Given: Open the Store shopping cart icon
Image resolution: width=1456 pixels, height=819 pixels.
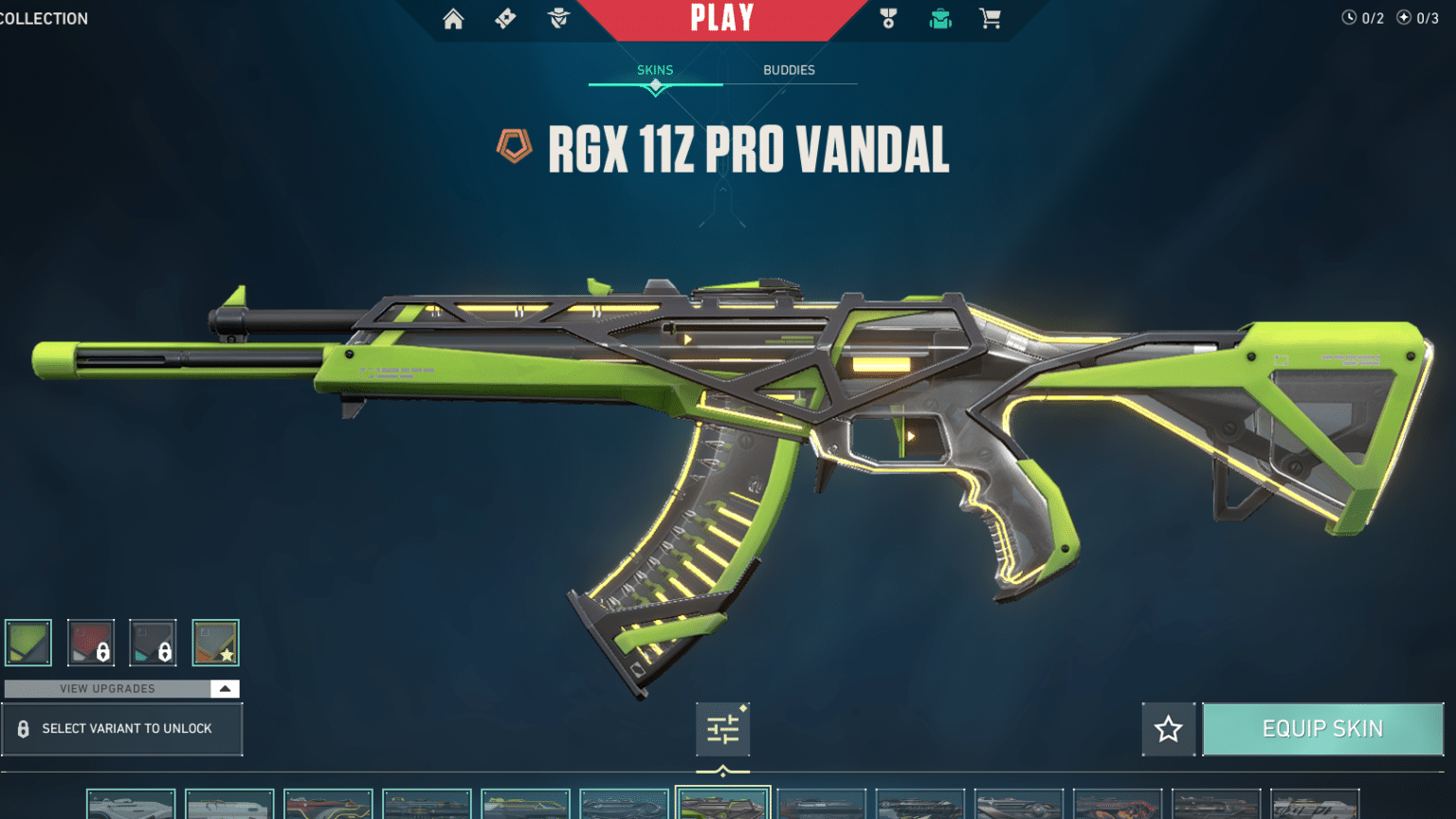Looking at the screenshot, I should click(990, 19).
